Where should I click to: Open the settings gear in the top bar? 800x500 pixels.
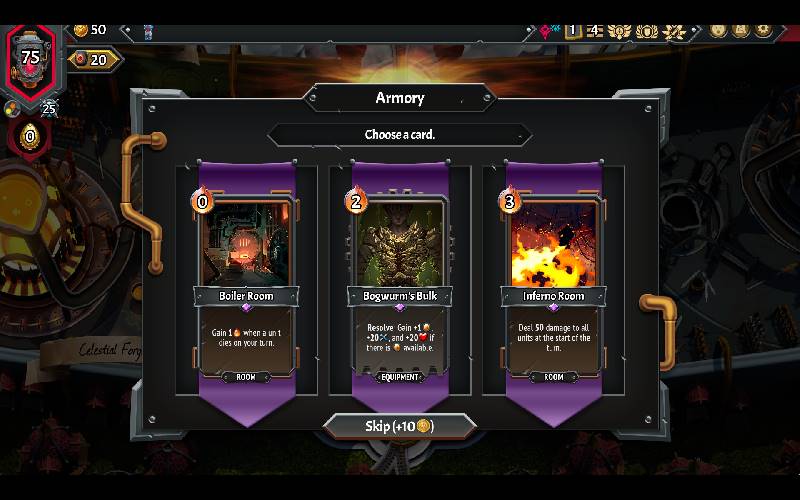click(x=763, y=30)
